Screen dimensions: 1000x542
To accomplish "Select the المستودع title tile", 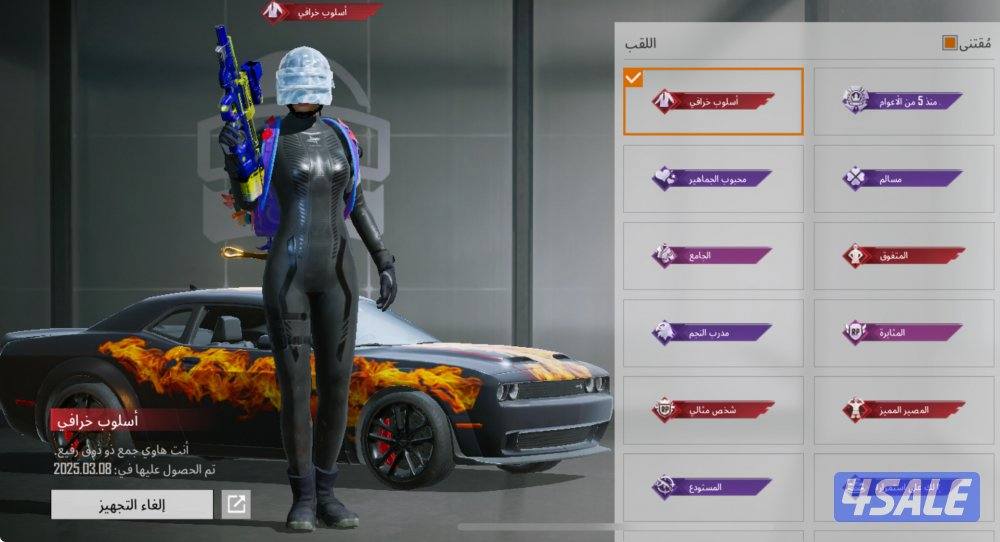I will [x=713, y=486].
